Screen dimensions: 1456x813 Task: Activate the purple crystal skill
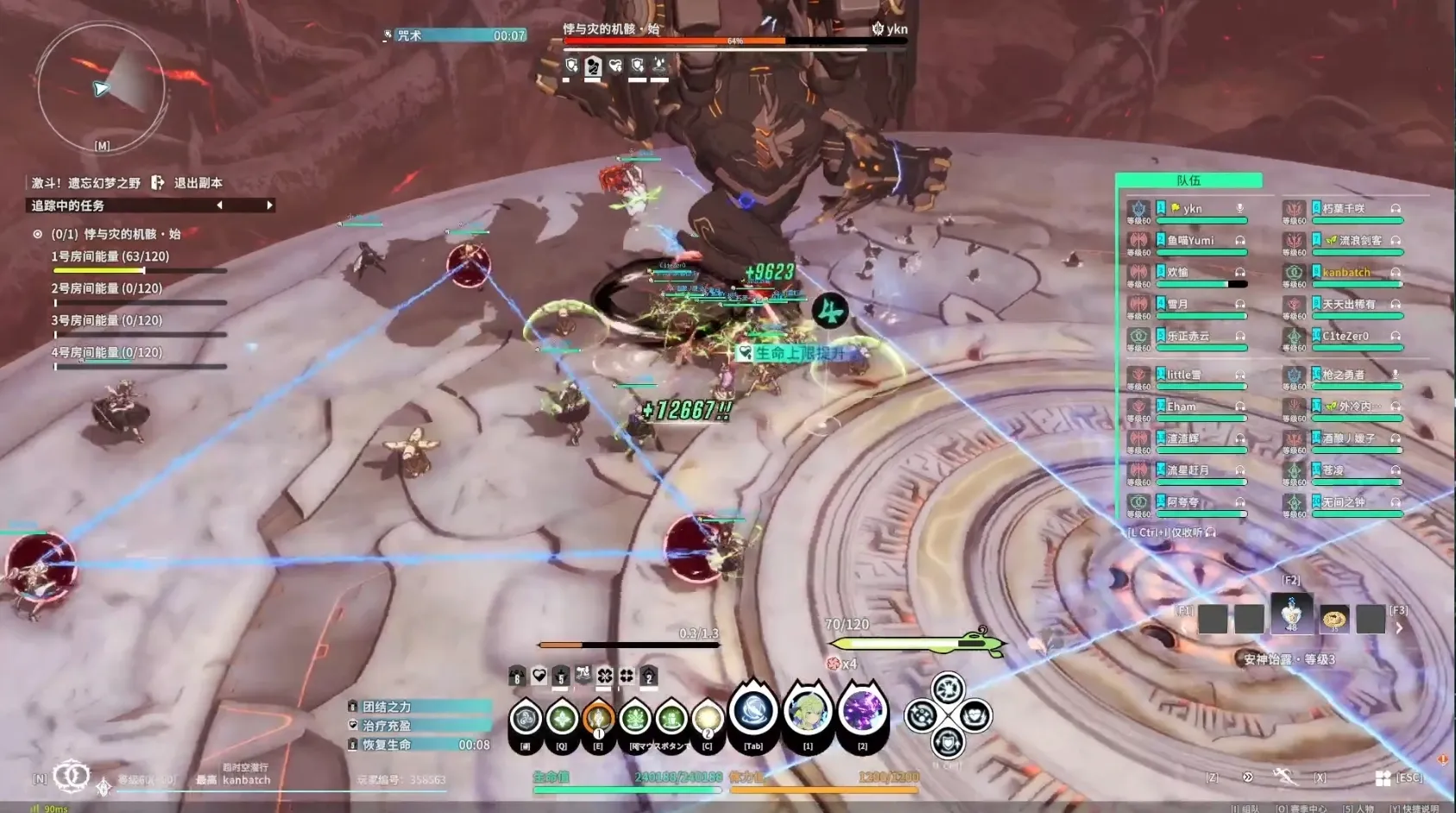tap(862, 713)
